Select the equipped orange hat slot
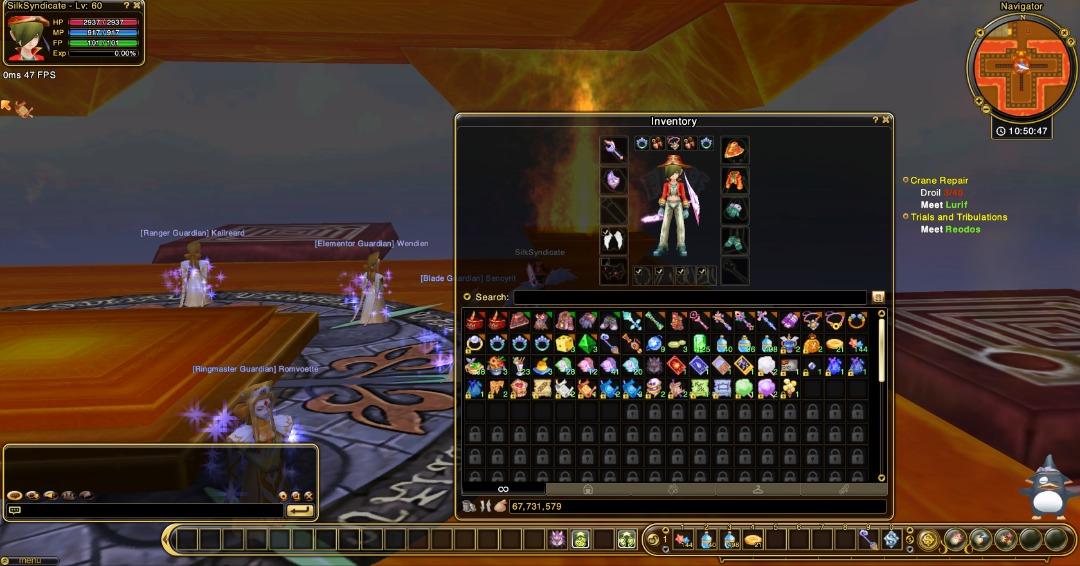 pyautogui.click(x=735, y=150)
